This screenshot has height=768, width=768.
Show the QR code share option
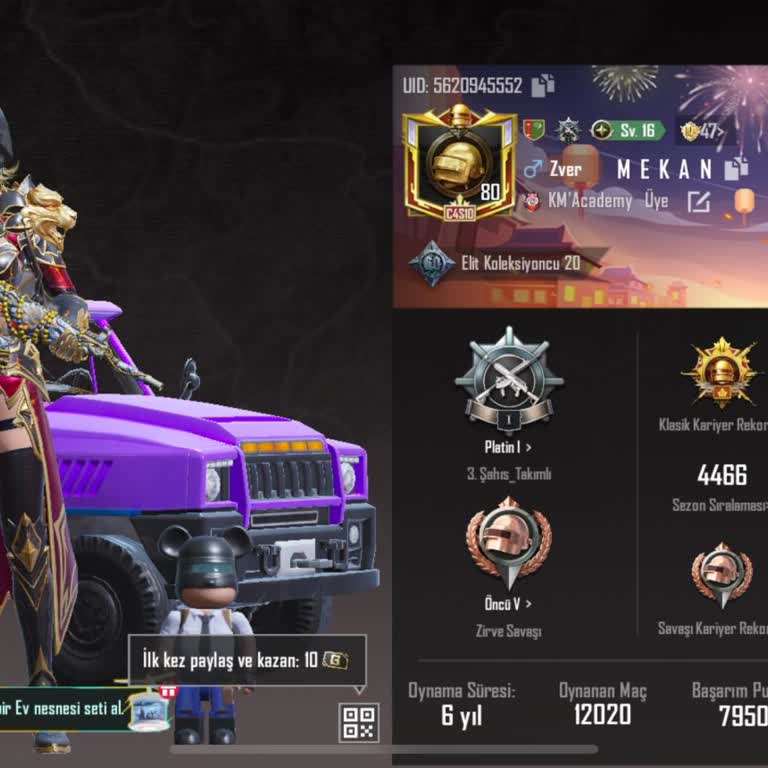(359, 723)
